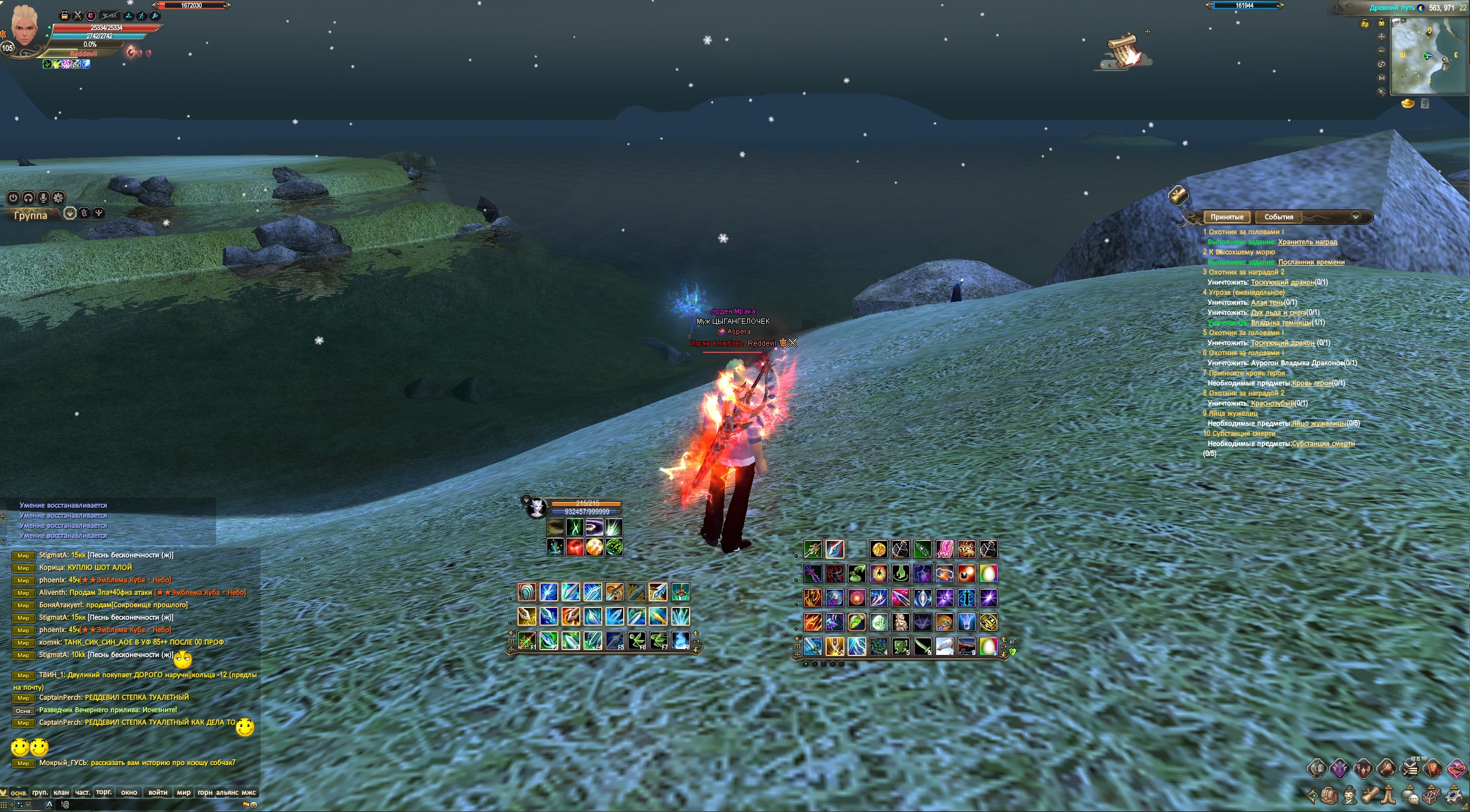Image resolution: width=1470 pixels, height=812 pixels.
Task: Open the 'альянс' chat channel tab
Action: 227,792
